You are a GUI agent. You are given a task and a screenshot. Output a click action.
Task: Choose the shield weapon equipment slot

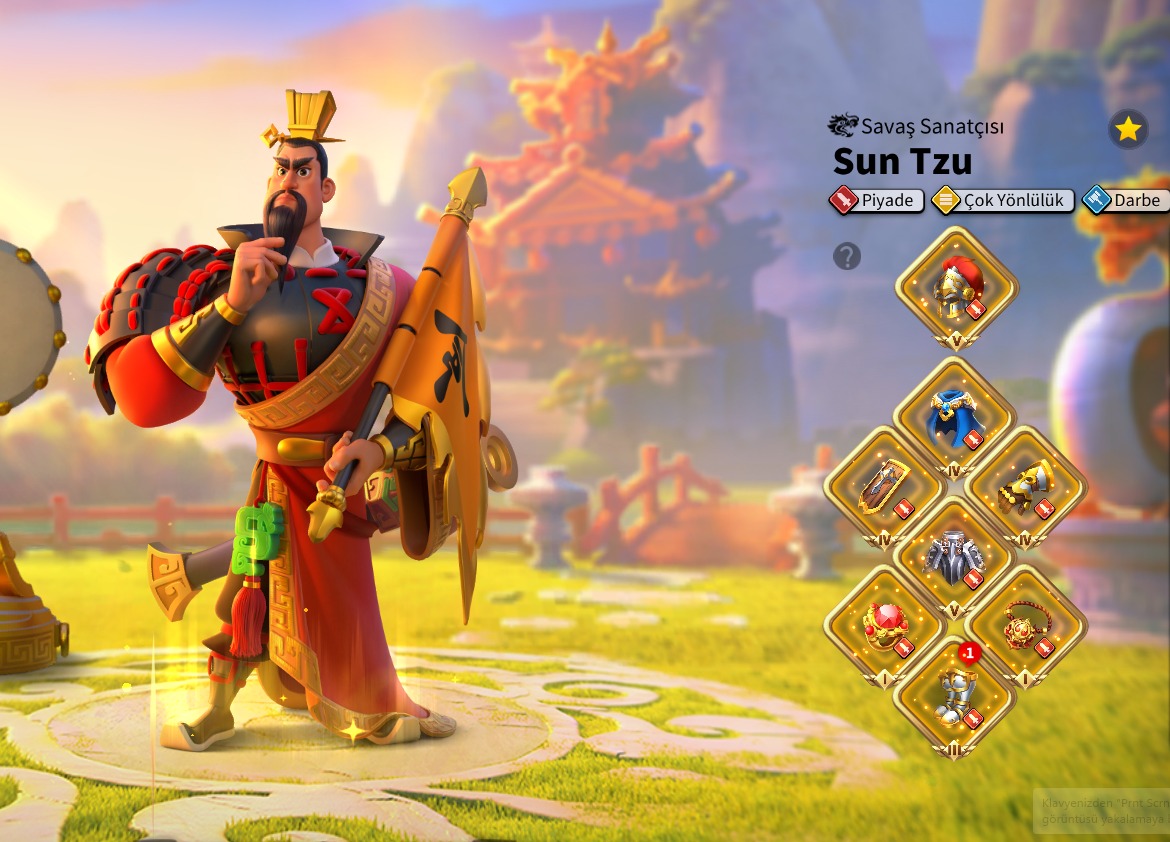click(x=884, y=487)
